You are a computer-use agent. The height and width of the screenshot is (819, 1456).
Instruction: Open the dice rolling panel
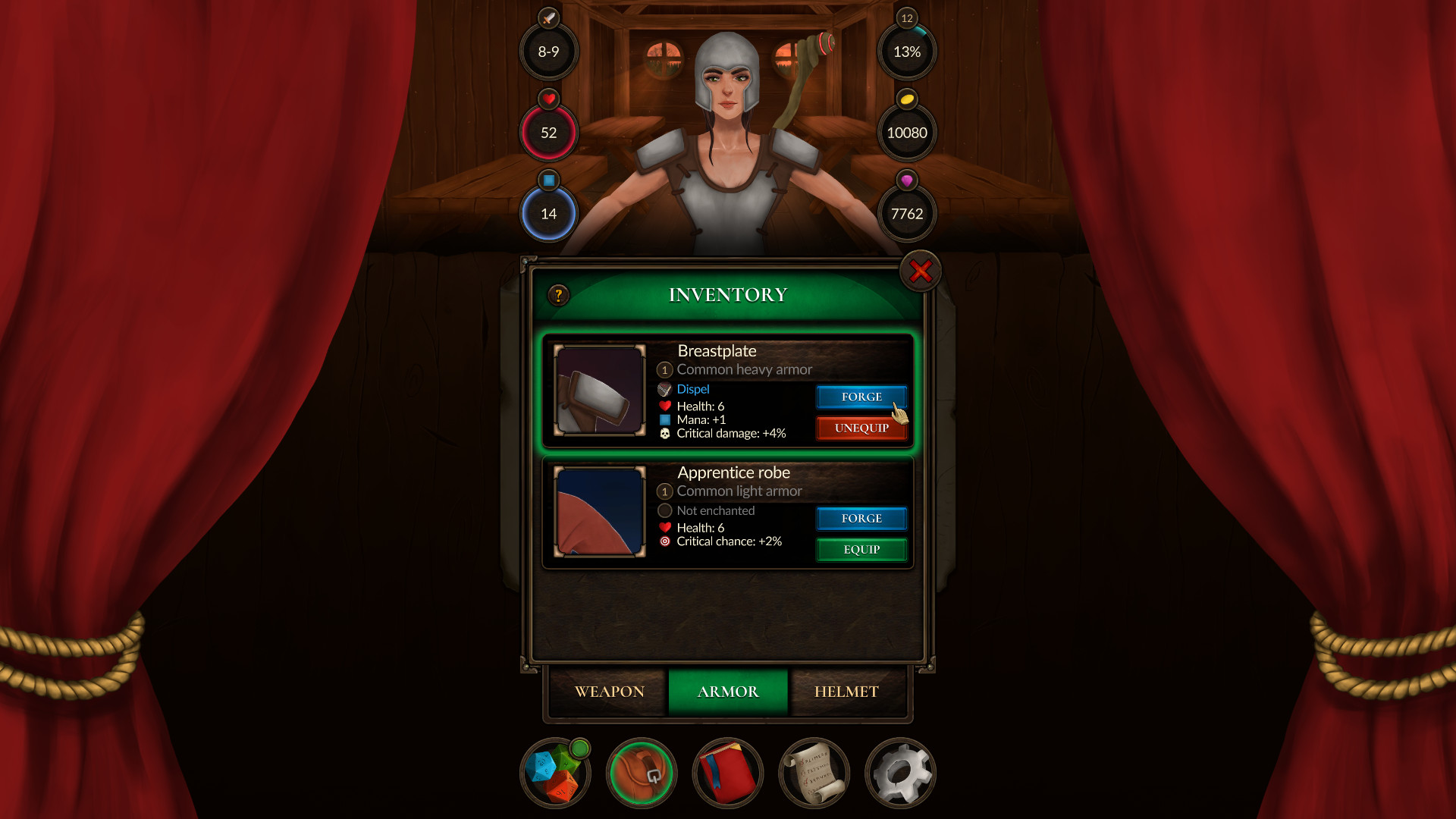tap(554, 773)
